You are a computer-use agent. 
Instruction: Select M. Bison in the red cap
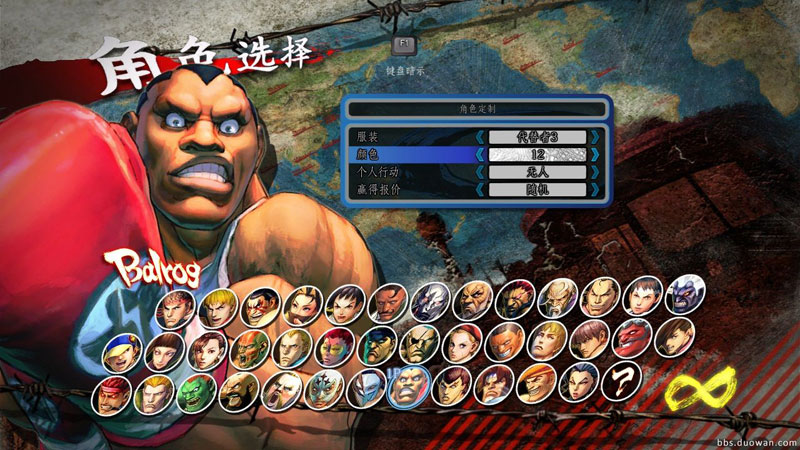point(375,345)
